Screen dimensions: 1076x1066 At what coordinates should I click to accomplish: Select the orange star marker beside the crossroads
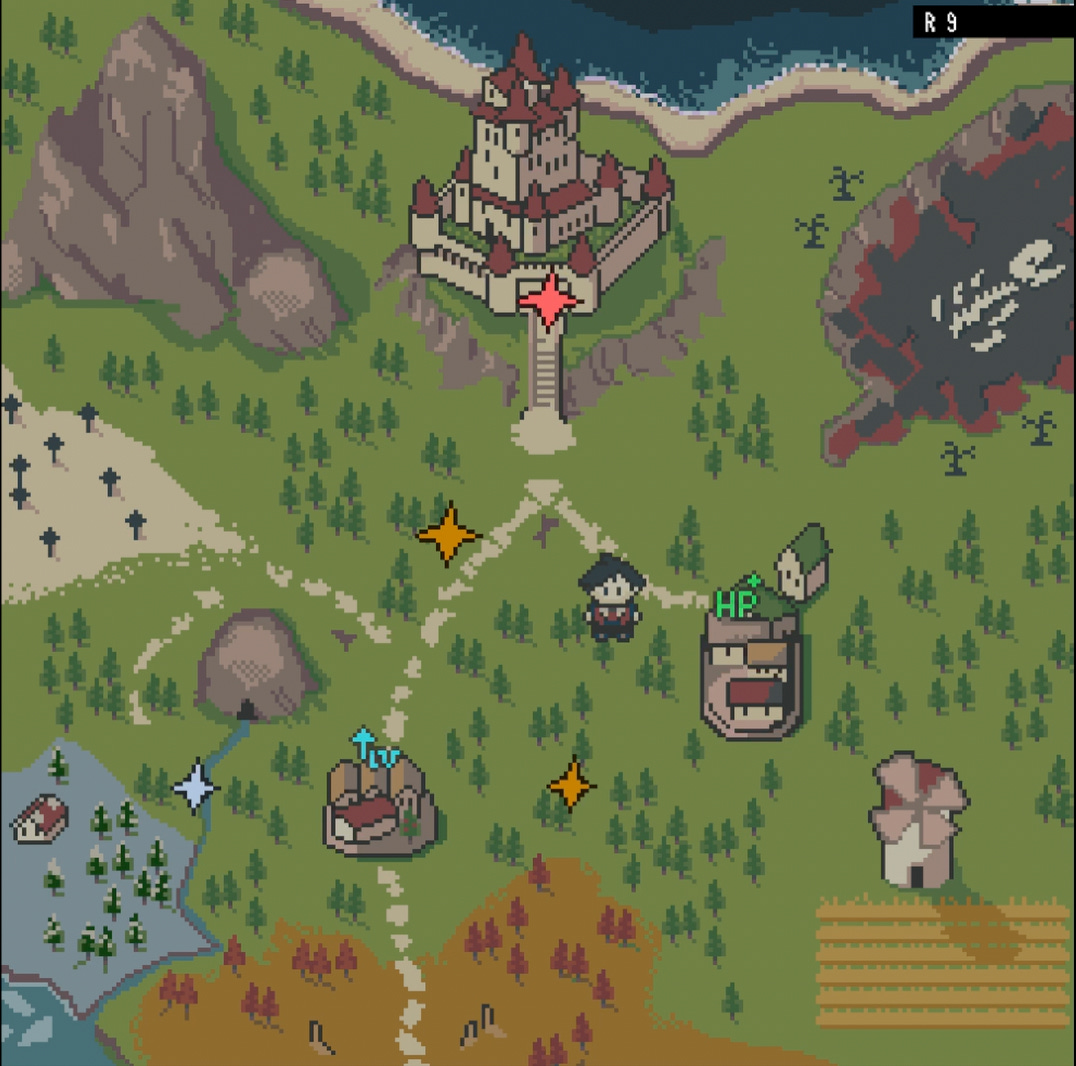tap(449, 535)
